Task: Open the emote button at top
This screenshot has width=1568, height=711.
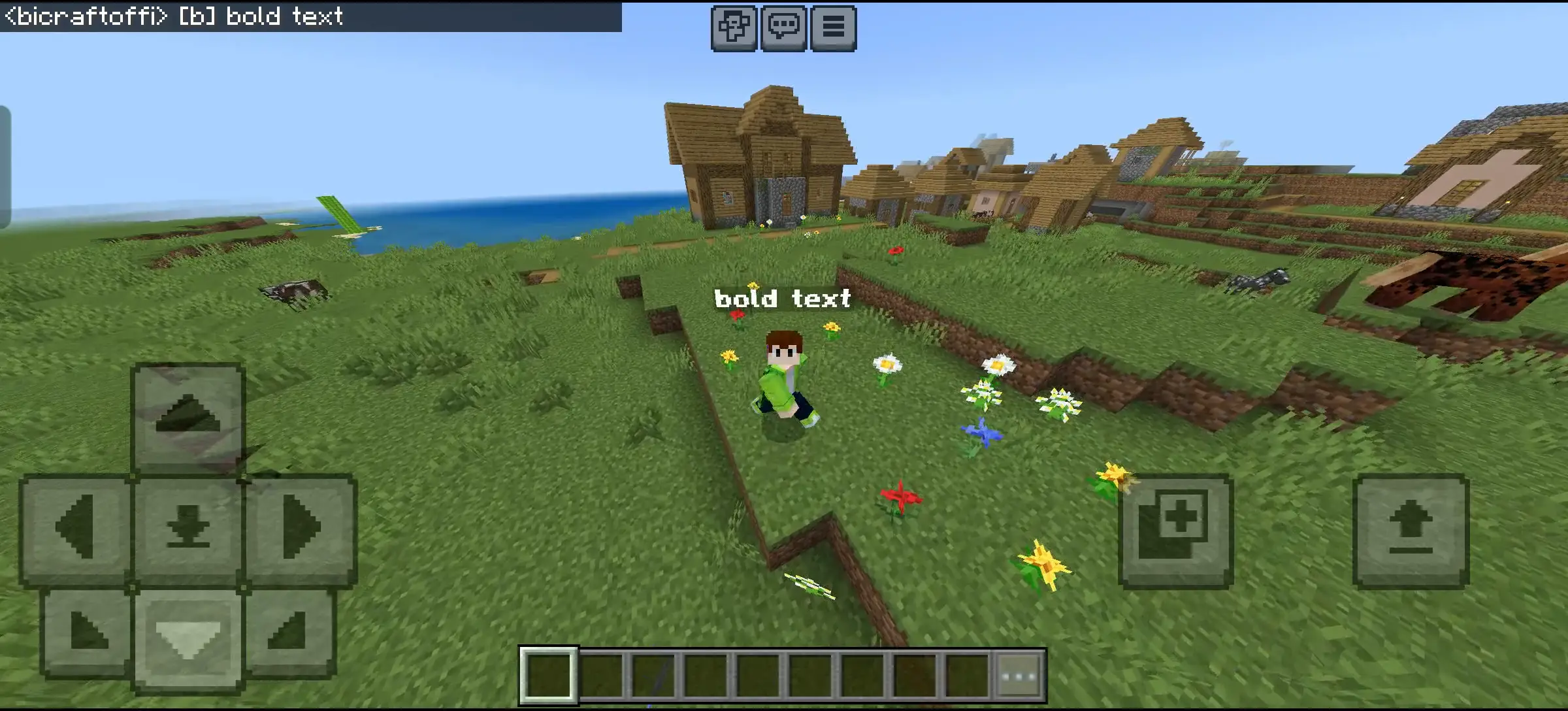Action: coord(734,28)
